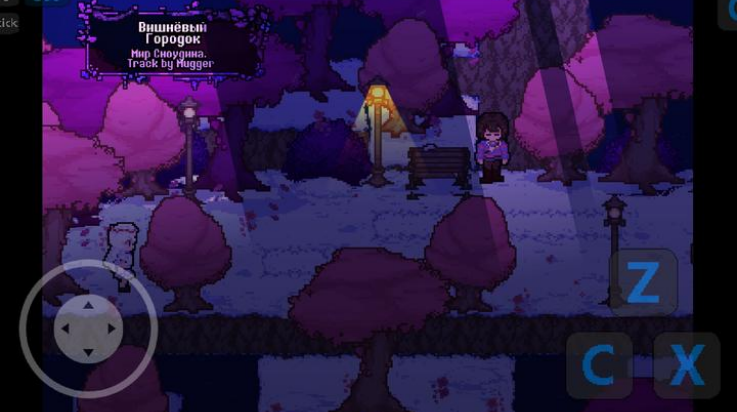Tap the blue Z action button
The width and height of the screenshot is (737, 412).
(643, 283)
